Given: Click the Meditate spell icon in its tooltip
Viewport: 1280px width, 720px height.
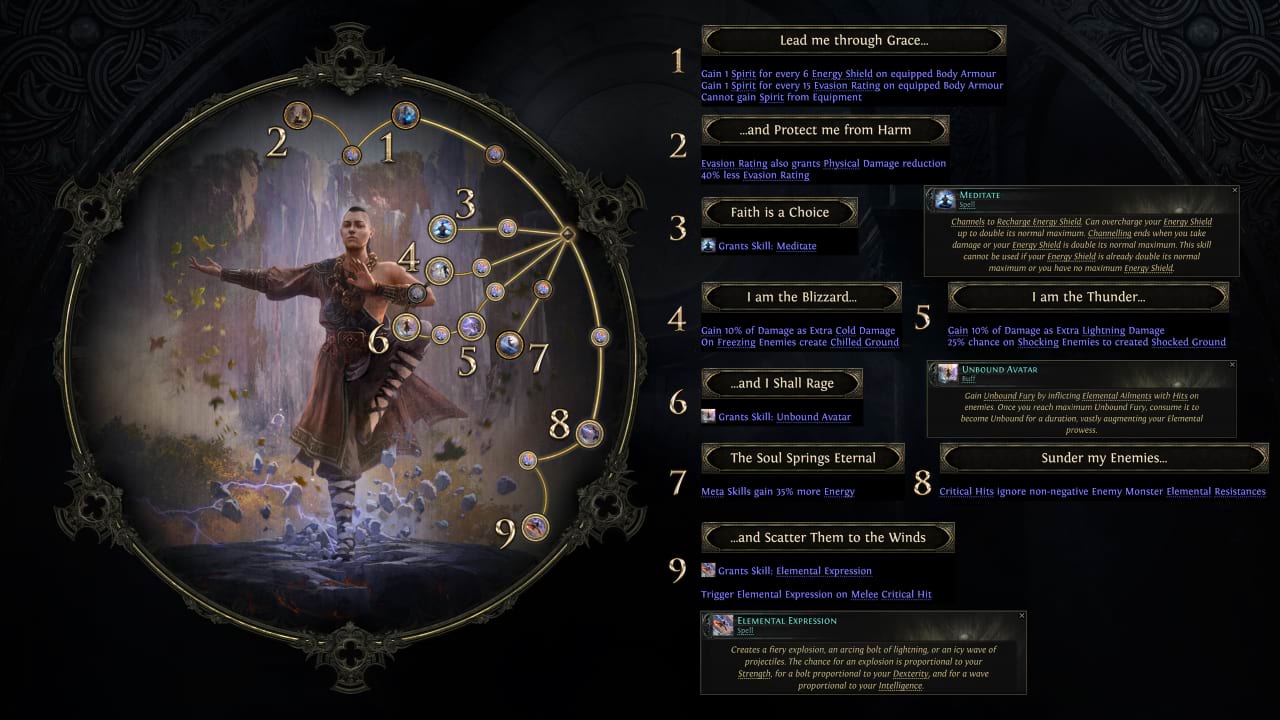Looking at the screenshot, I should pyautogui.click(x=944, y=199).
